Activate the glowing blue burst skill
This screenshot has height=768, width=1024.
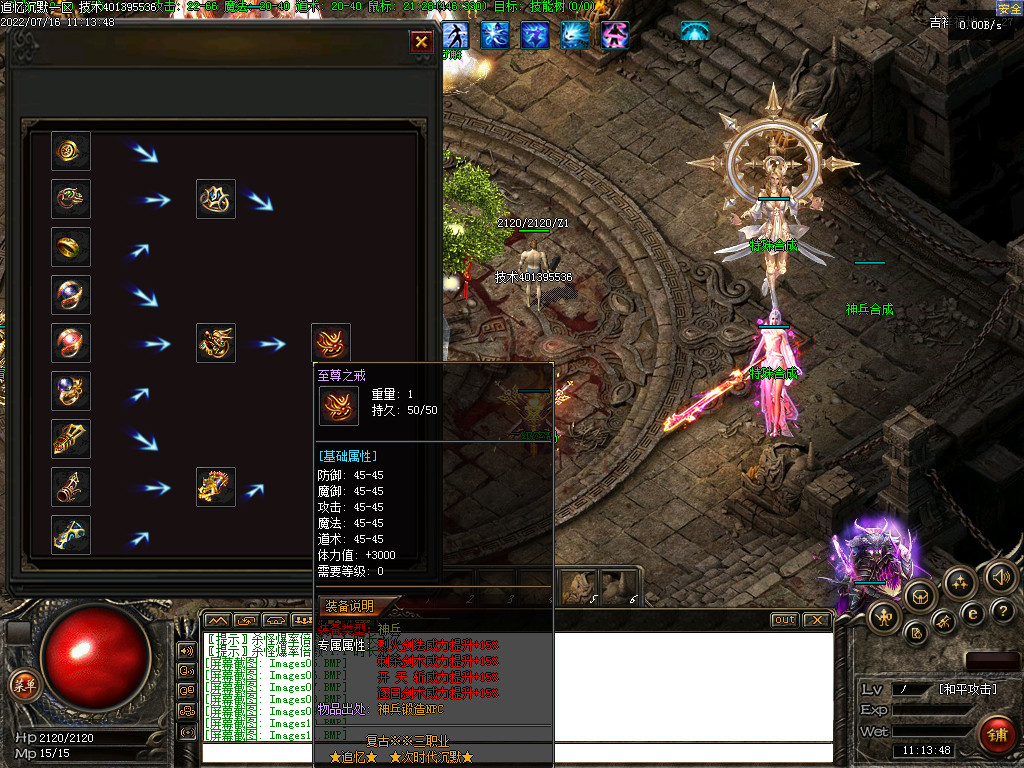575,35
